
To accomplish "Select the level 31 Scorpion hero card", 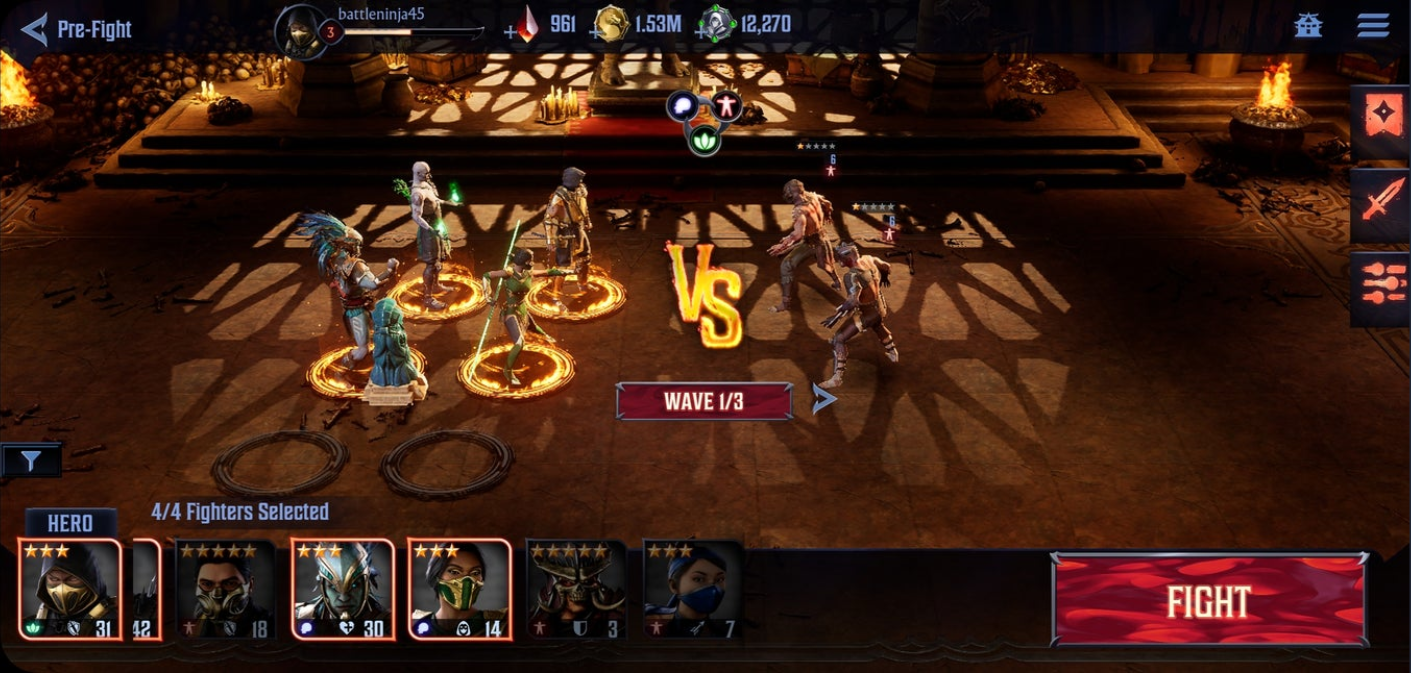I will coord(70,590).
